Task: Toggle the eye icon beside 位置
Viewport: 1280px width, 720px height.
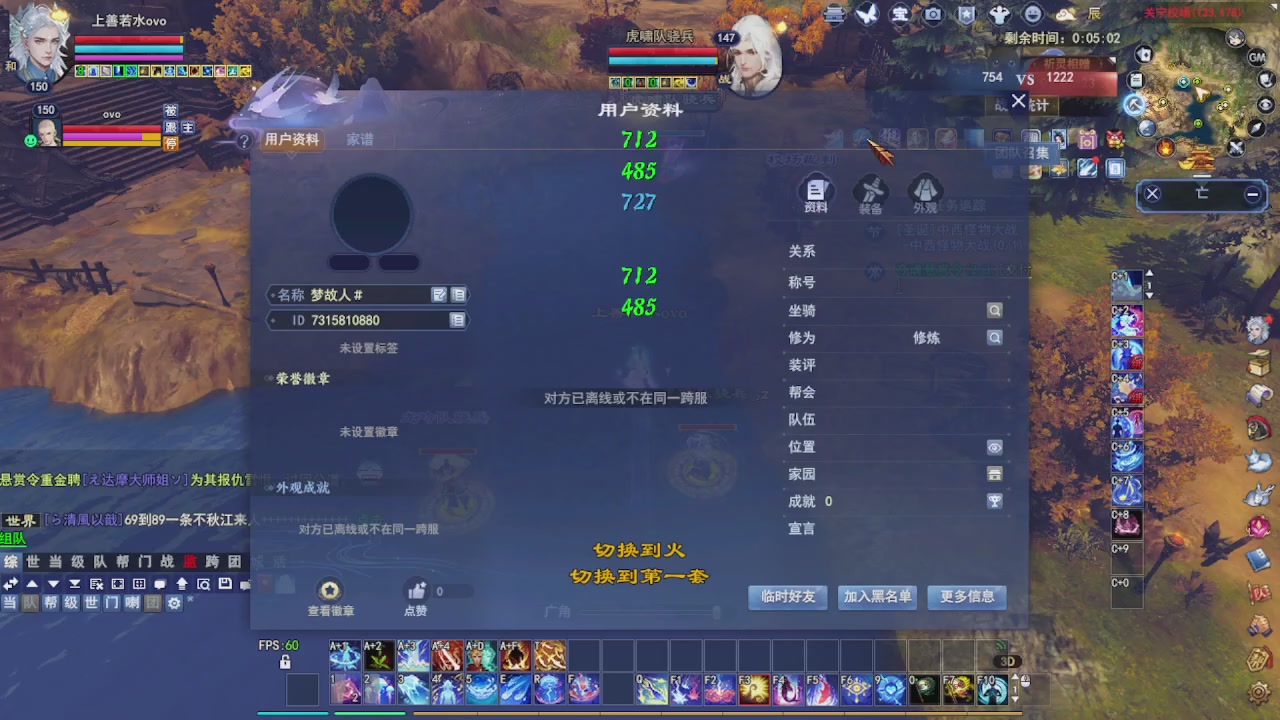Action: pos(995,447)
